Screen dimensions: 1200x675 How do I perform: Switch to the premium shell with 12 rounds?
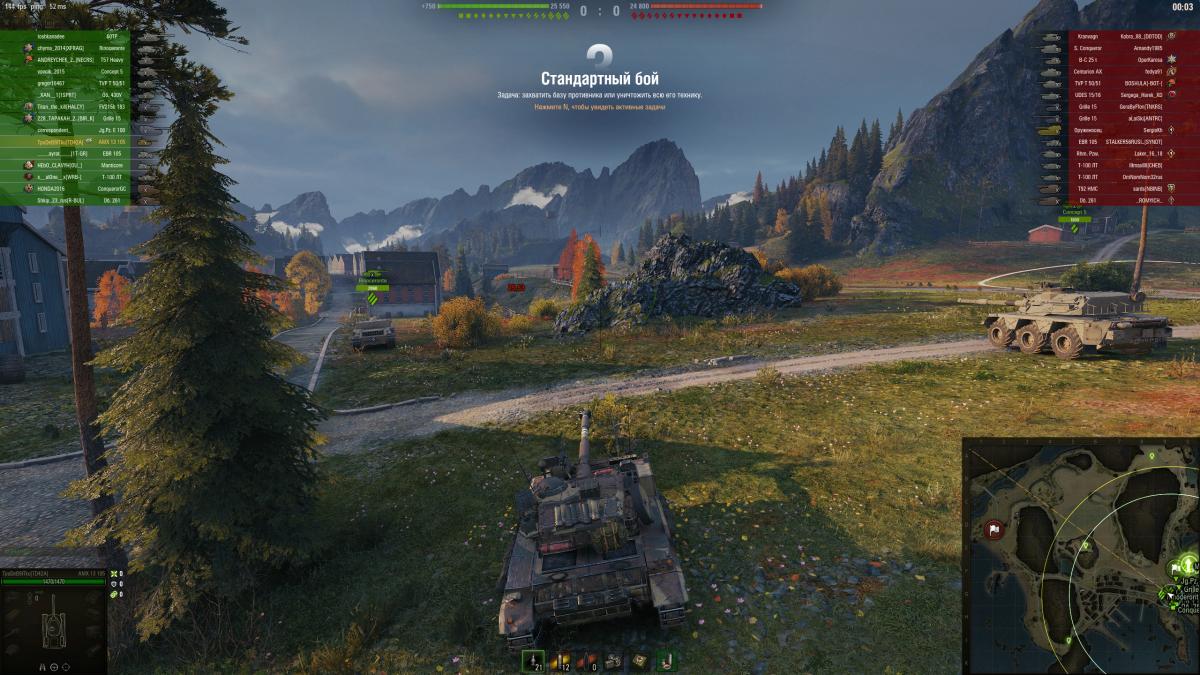coord(560,661)
